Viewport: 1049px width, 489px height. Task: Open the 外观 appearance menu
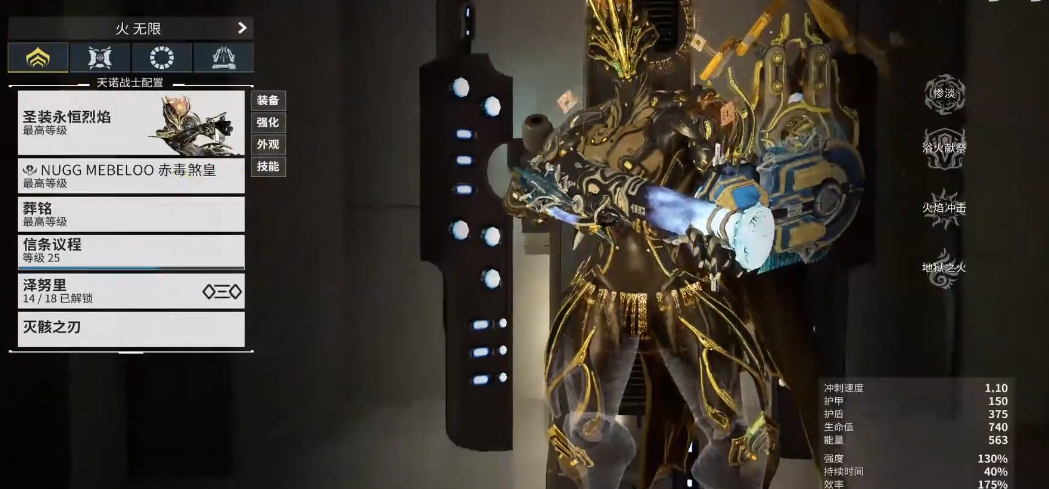pyautogui.click(x=268, y=144)
